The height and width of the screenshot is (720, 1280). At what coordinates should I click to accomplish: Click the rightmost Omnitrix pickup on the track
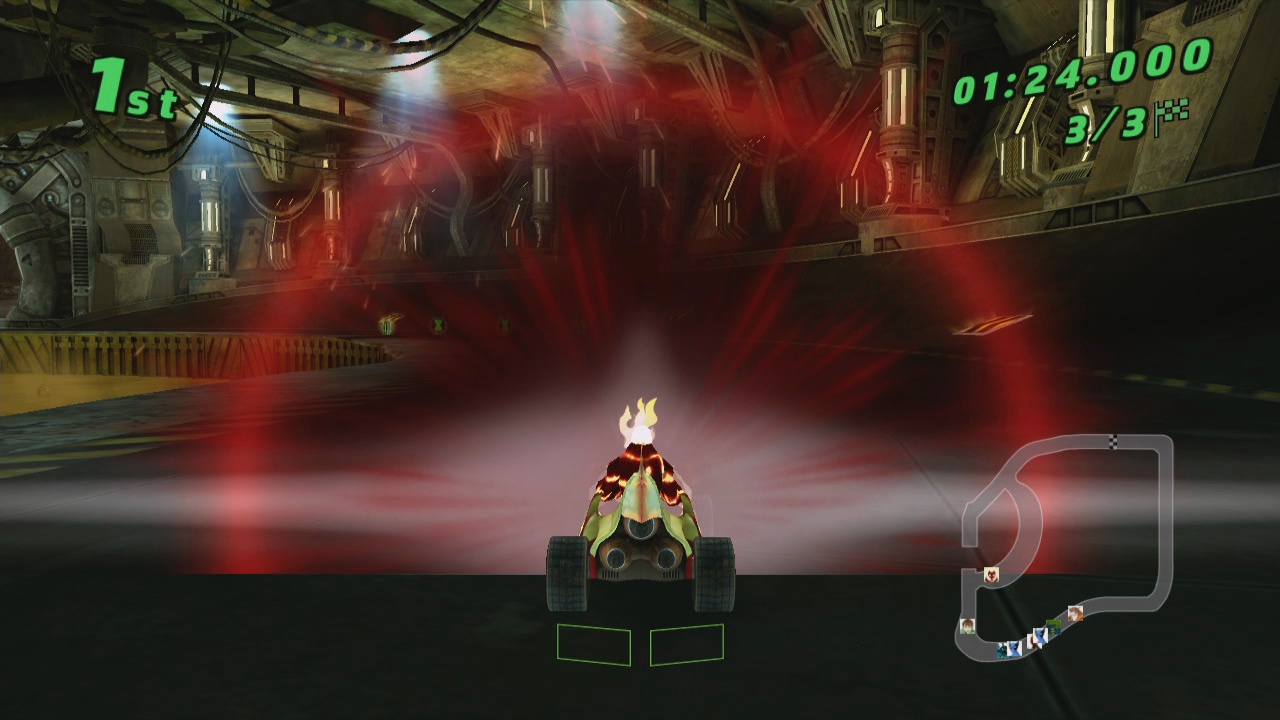tap(504, 325)
